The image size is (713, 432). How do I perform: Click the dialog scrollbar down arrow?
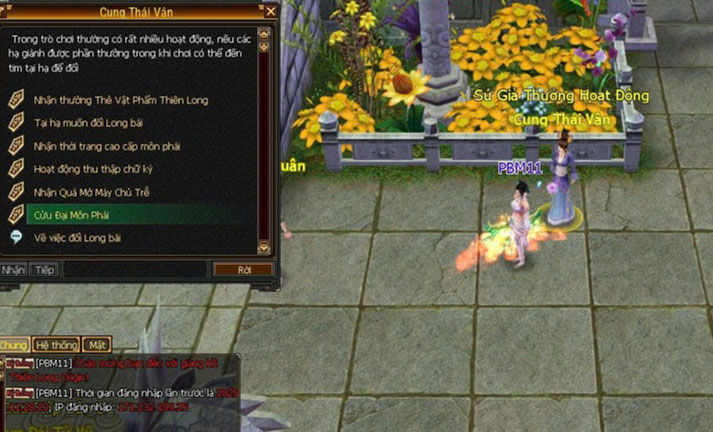click(264, 248)
